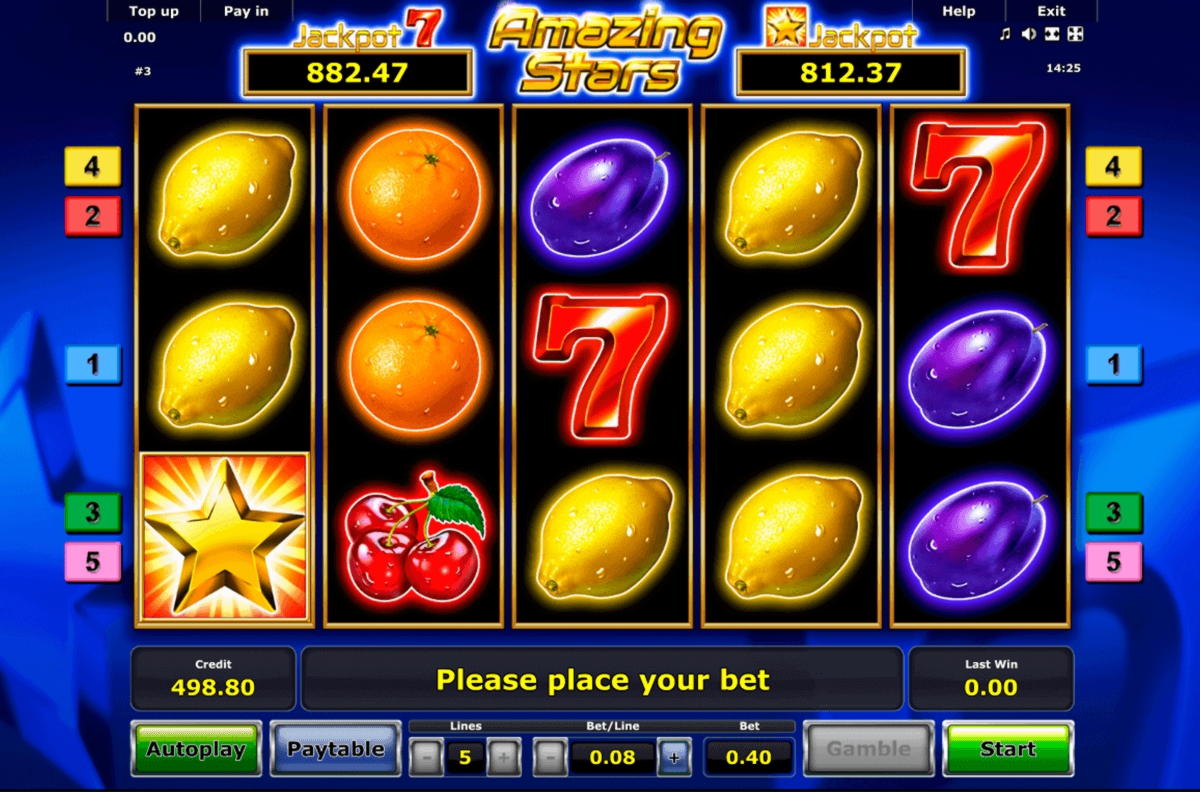Select the pink line 5 marker on left
The width and height of the screenshot is (1200, 792).
pos(93,562)
